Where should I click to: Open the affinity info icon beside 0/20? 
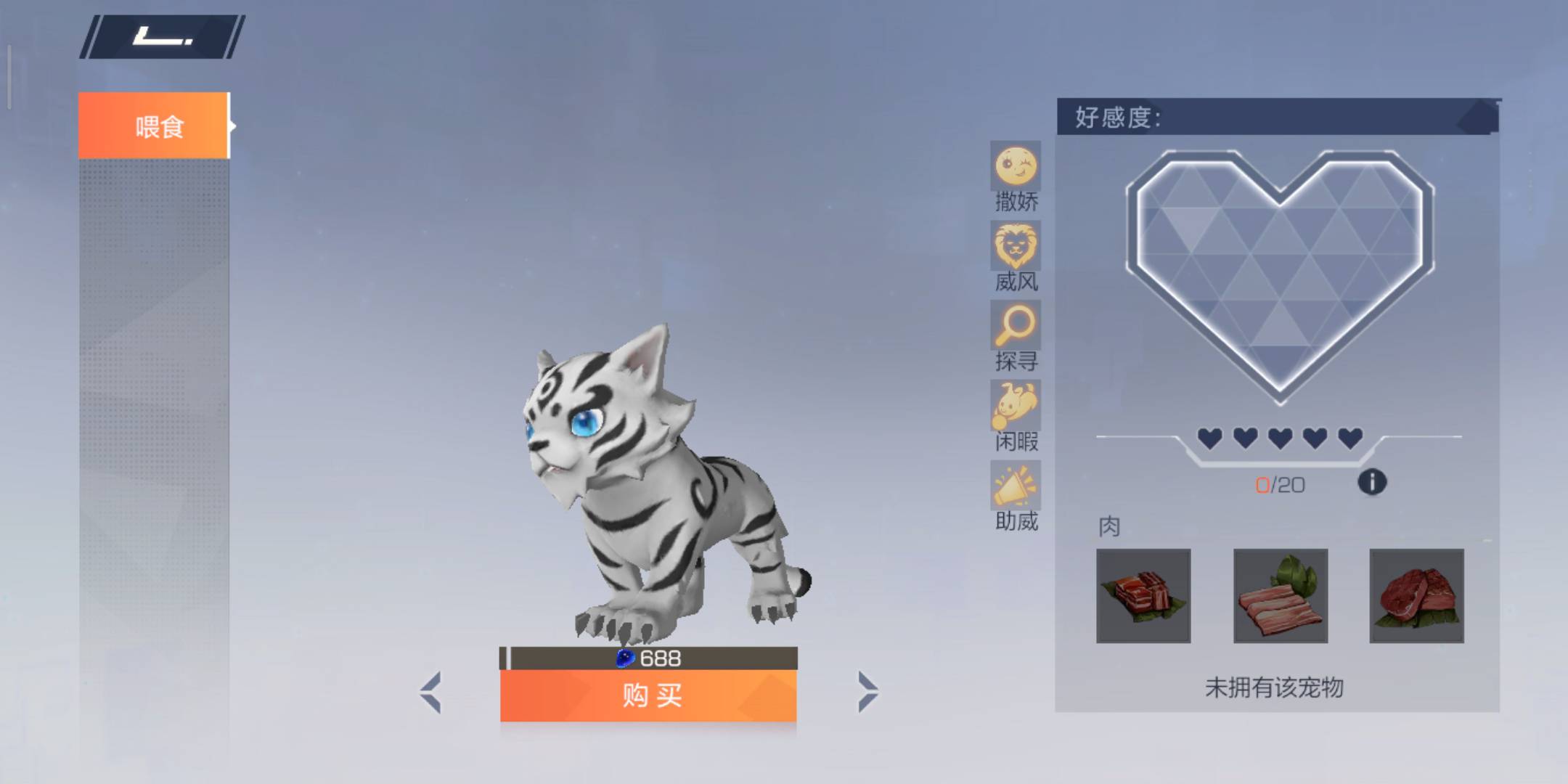coord(1372,481)
